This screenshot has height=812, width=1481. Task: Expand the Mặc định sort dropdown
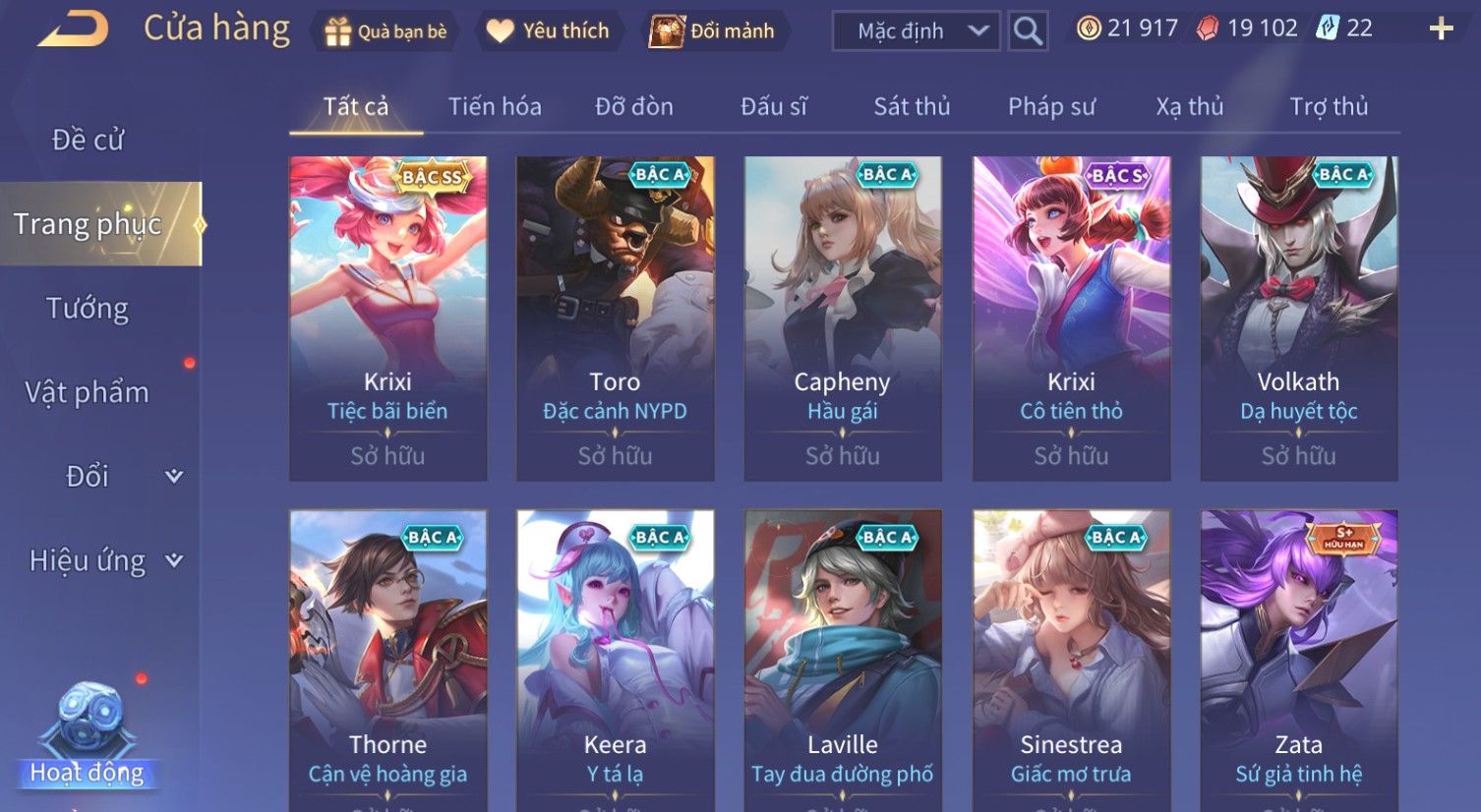[916, 31]
